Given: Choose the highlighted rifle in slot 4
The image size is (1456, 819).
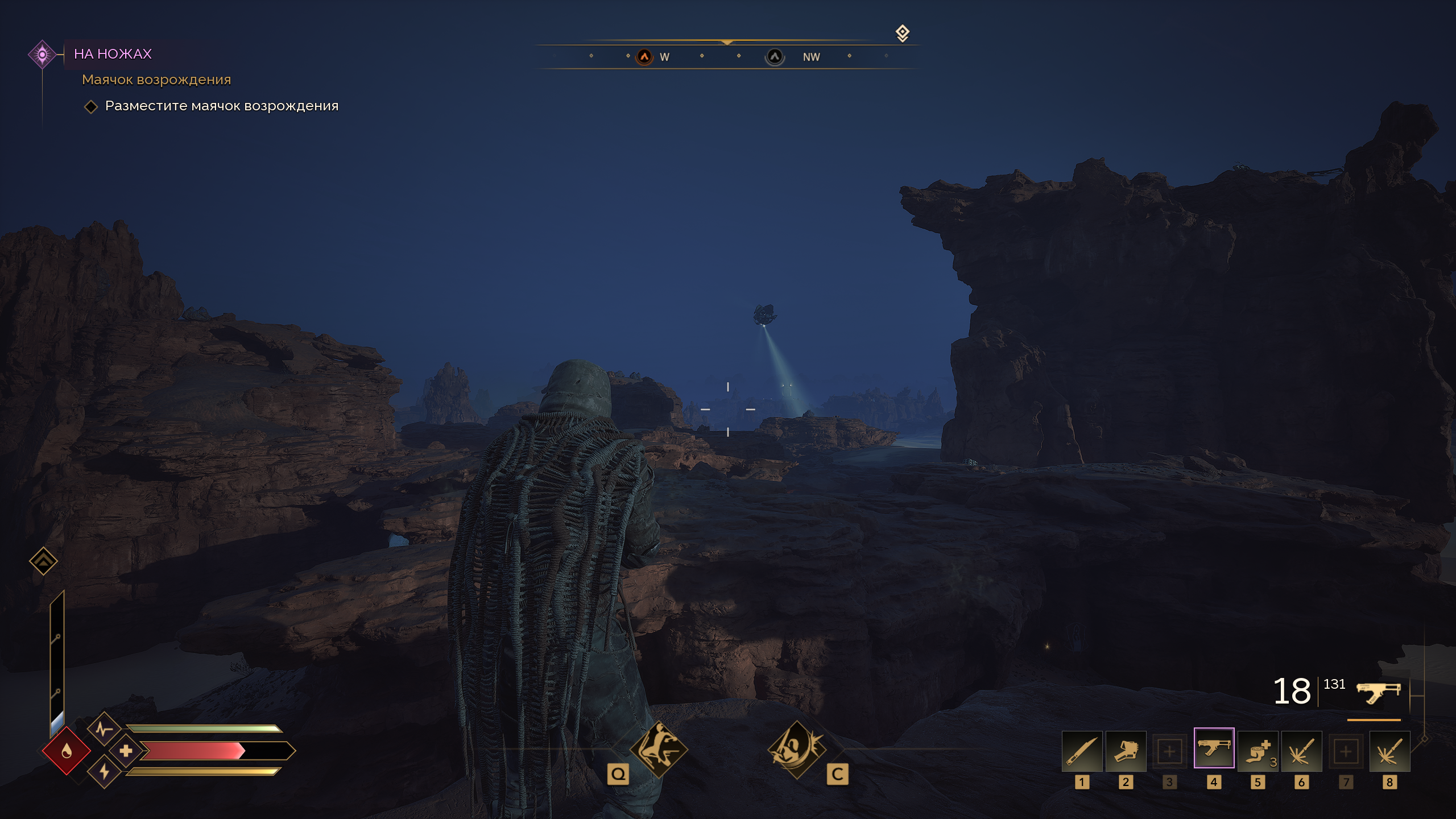Looking at the screenshot, I should [x=1214, y=748].
